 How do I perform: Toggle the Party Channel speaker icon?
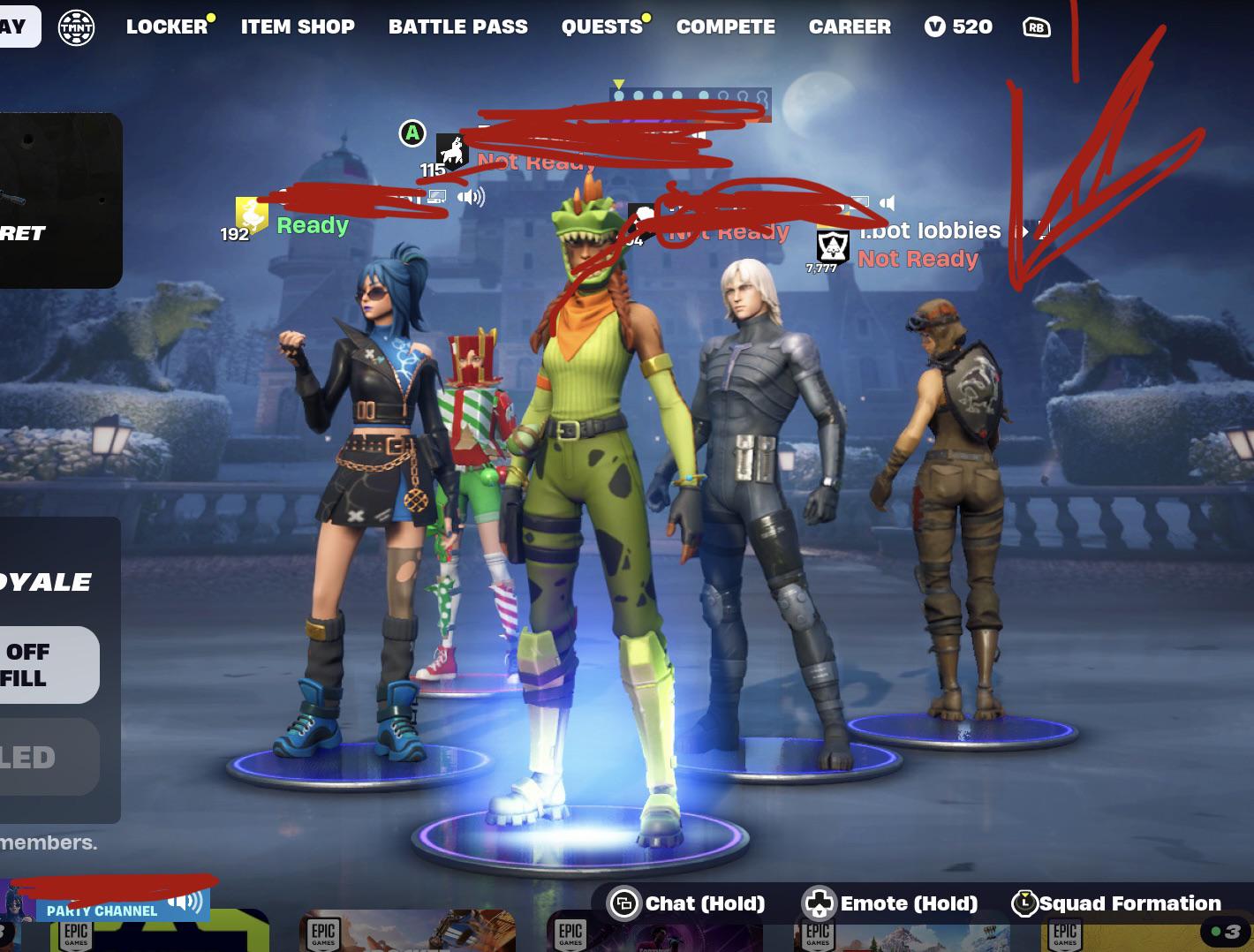point(185,903)
